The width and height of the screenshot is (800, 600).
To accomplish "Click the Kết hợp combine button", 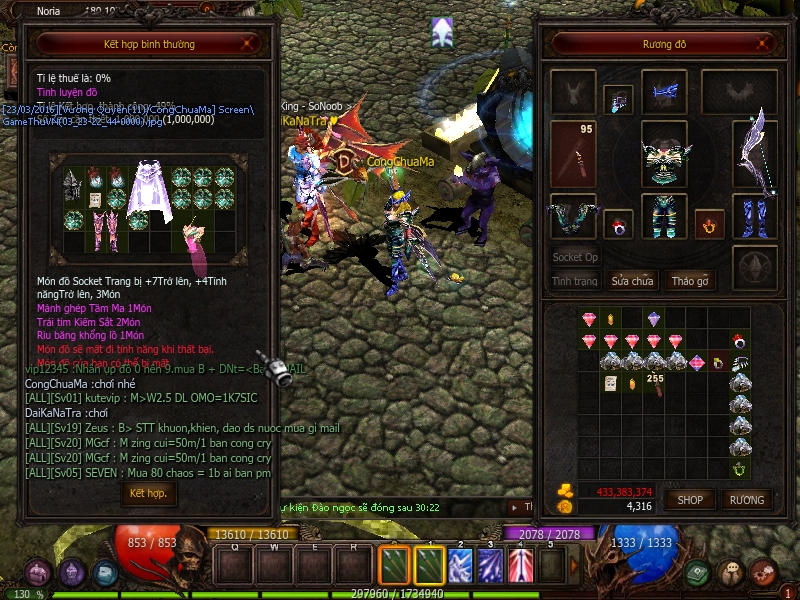I will point(148,494).
